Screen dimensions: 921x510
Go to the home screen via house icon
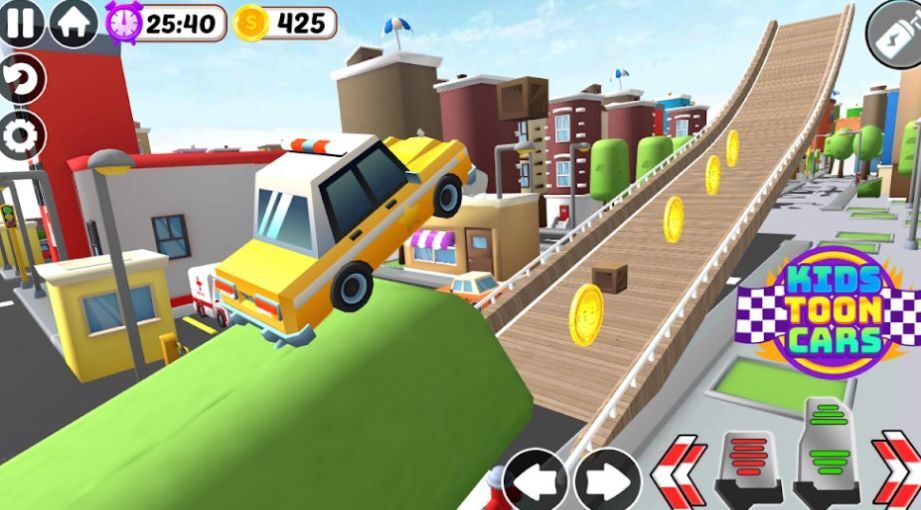click(x=73, y=21)
